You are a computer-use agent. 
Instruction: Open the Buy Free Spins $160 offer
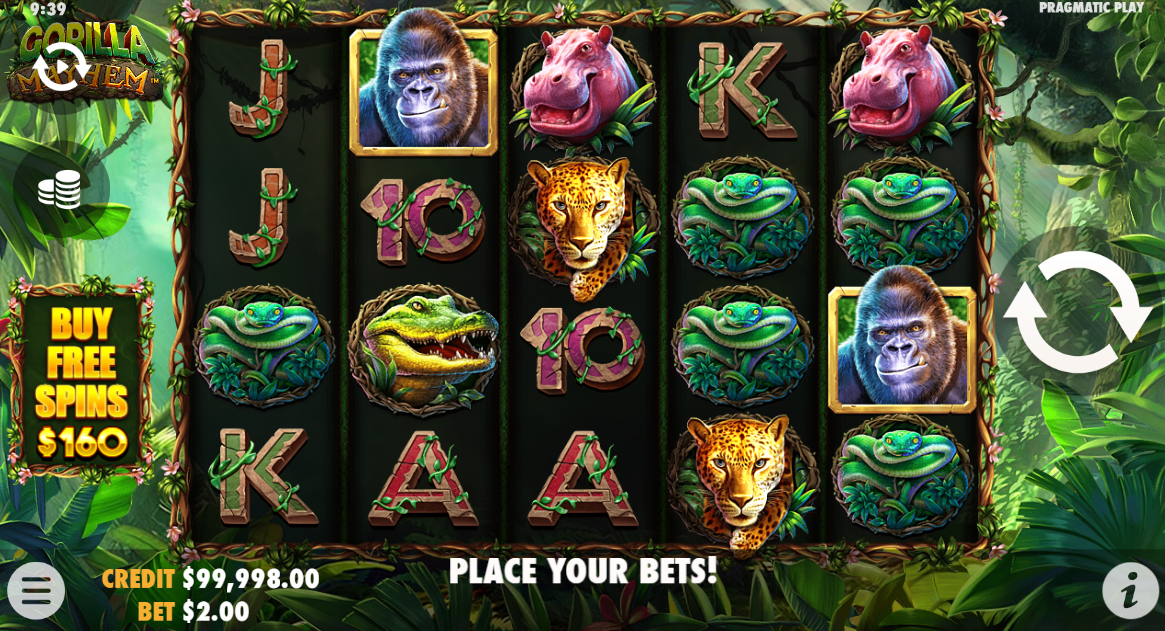[x=82, y=380]
